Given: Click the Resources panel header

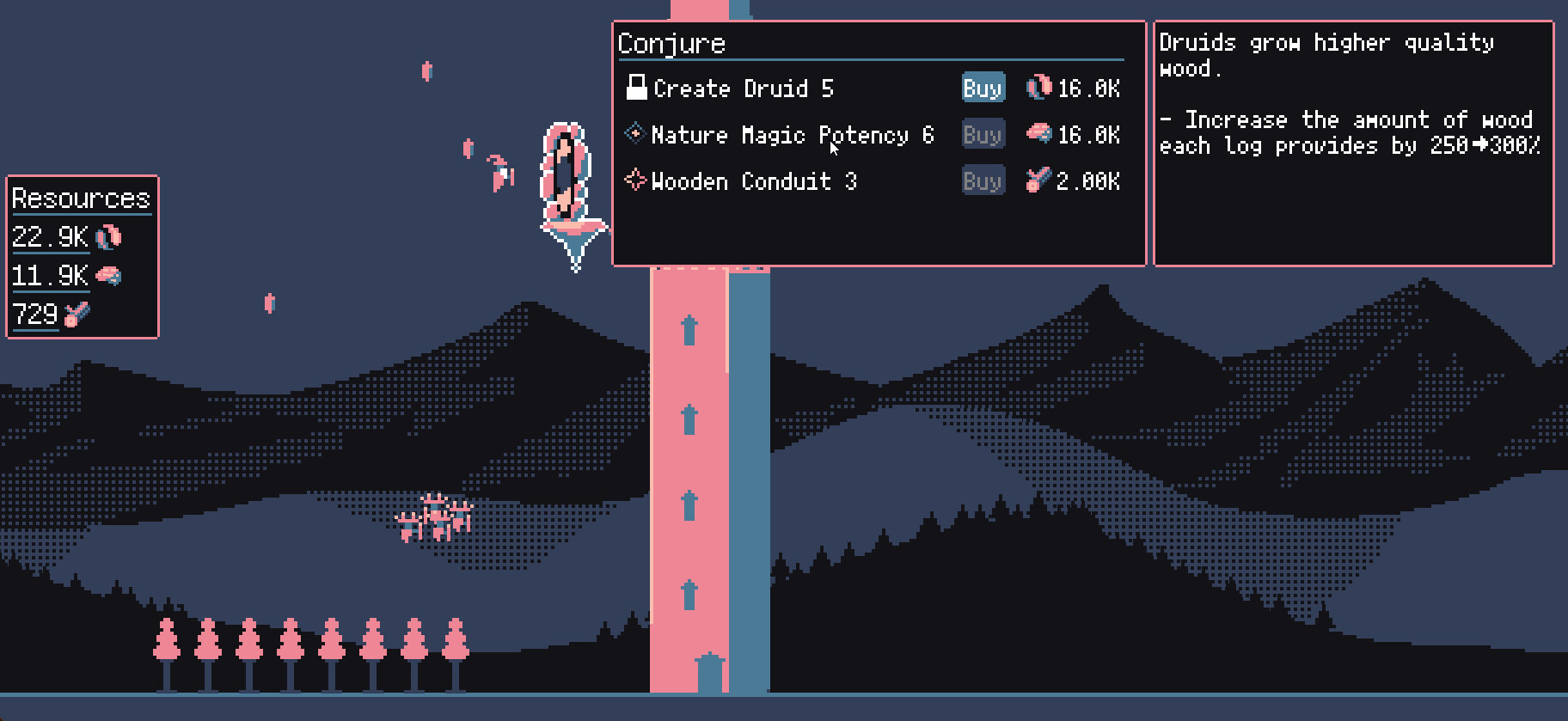Looking at the screenshot, I should click(81, 199).
